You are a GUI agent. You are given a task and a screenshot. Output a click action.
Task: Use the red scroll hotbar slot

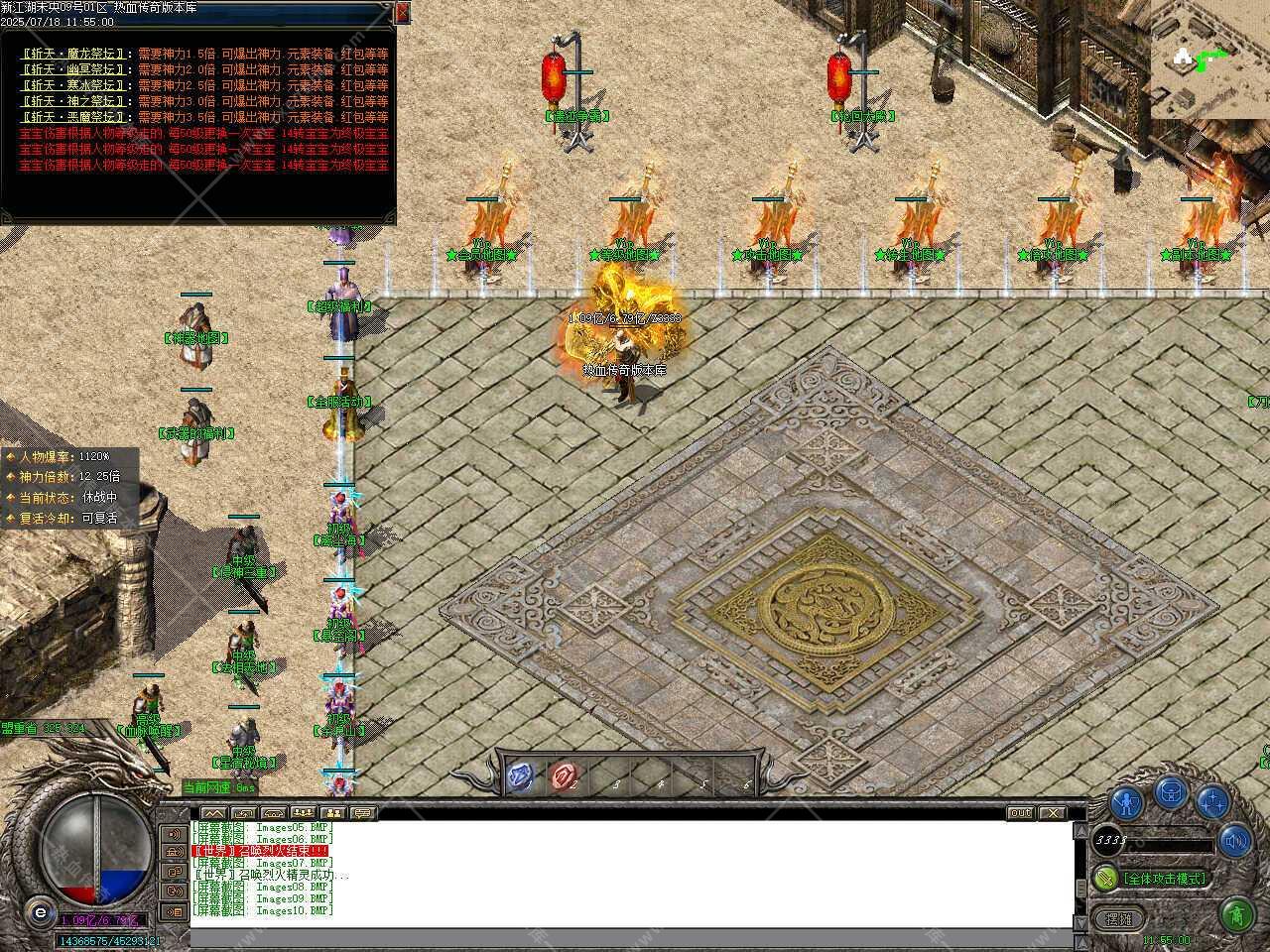pos(565,775)
